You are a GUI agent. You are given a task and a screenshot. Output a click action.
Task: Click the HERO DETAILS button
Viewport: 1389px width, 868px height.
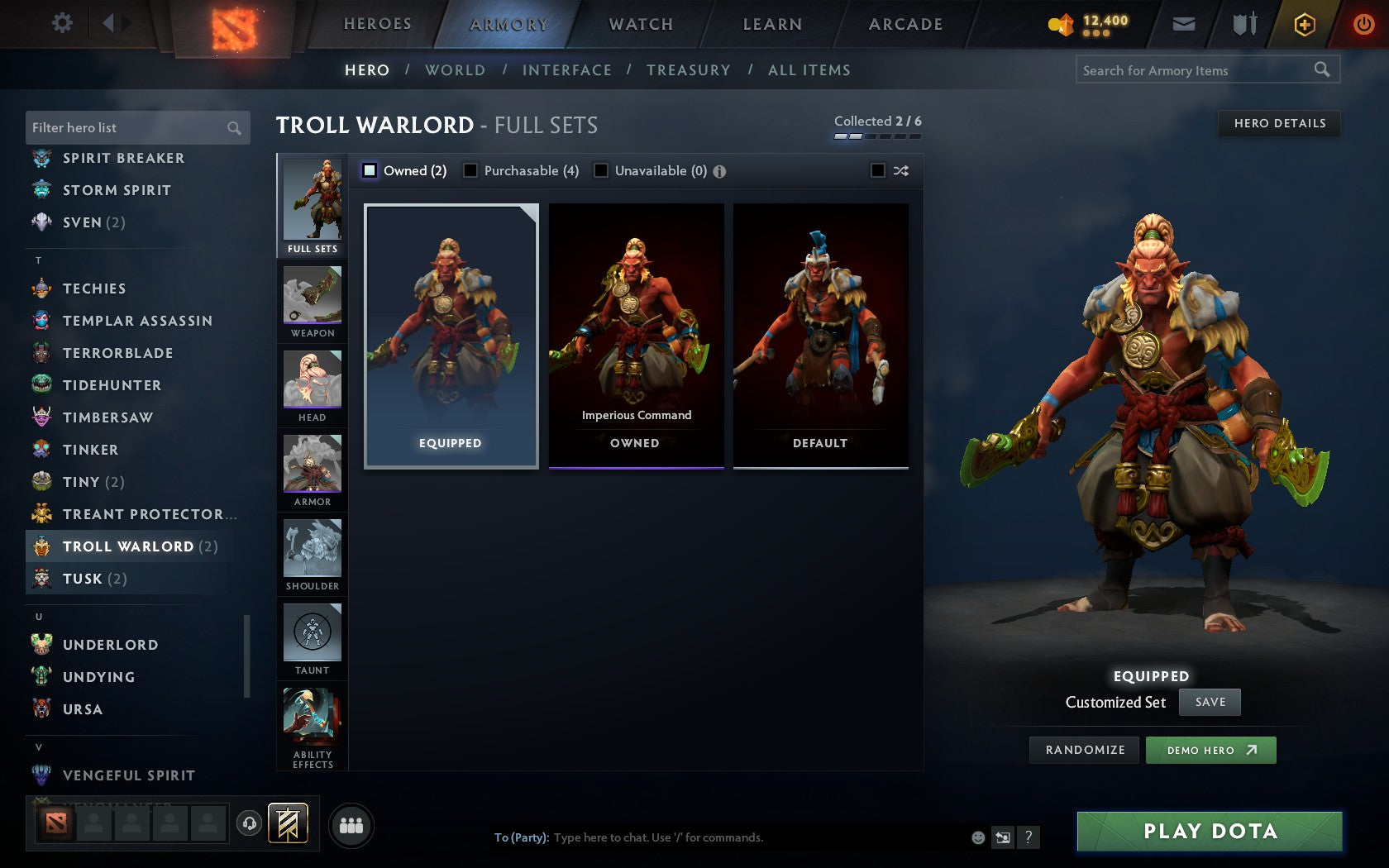click(x=1278, y=123)
